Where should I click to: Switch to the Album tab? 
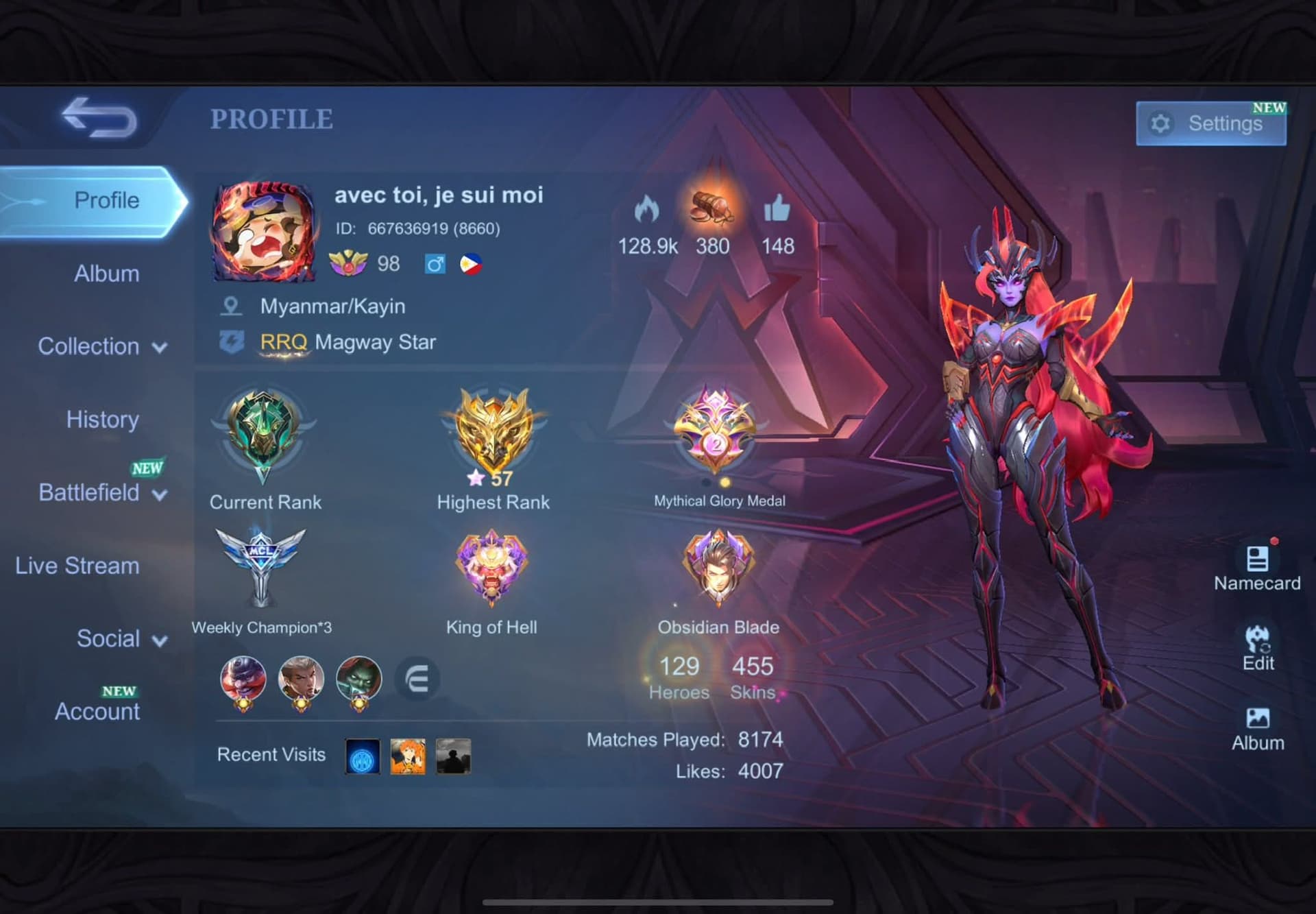coord(106,273)
